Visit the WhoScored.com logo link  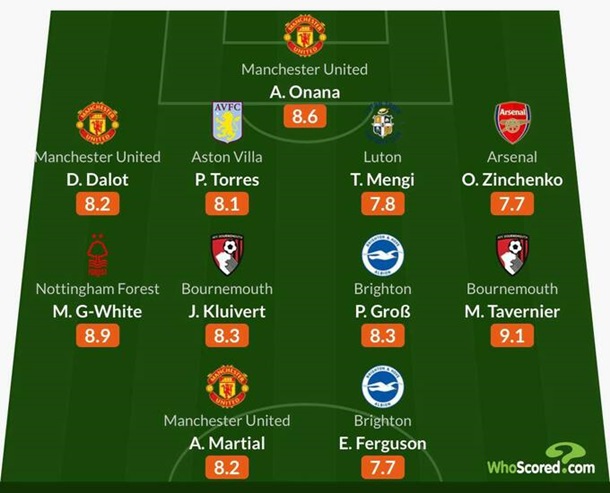coord(541,461)
